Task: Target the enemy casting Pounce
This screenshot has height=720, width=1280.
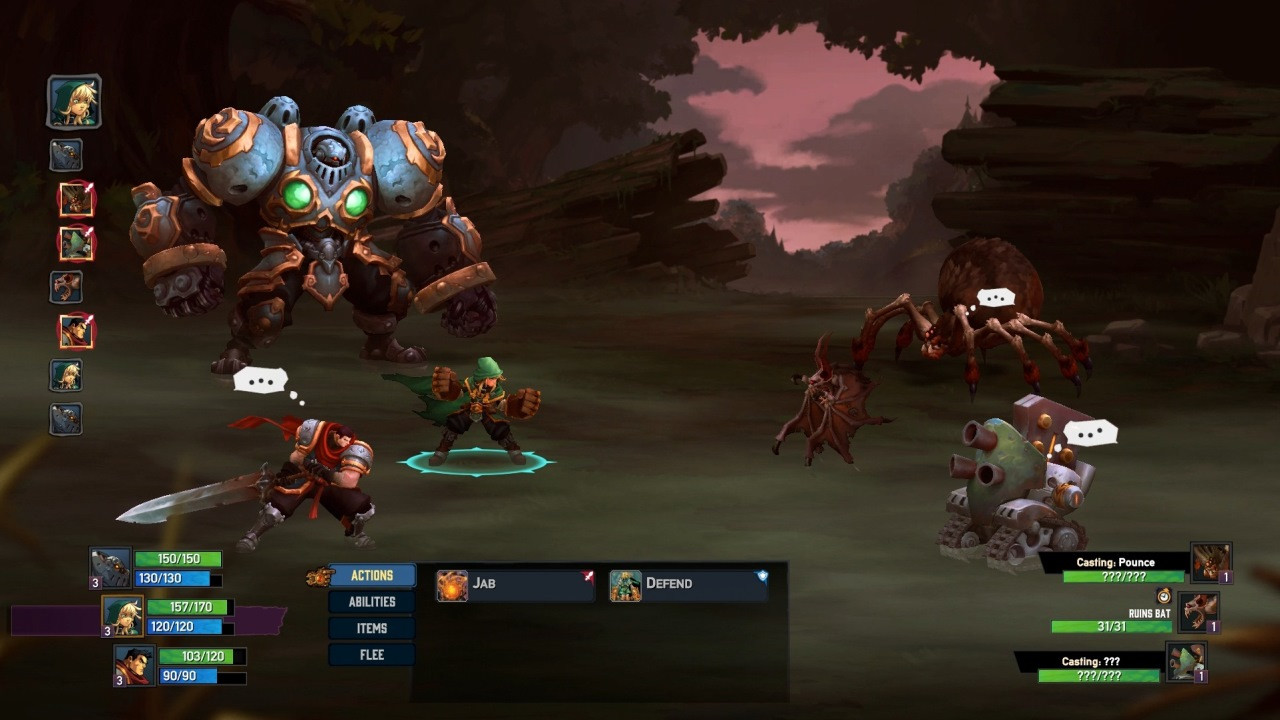Action: tap(1211, 563)
